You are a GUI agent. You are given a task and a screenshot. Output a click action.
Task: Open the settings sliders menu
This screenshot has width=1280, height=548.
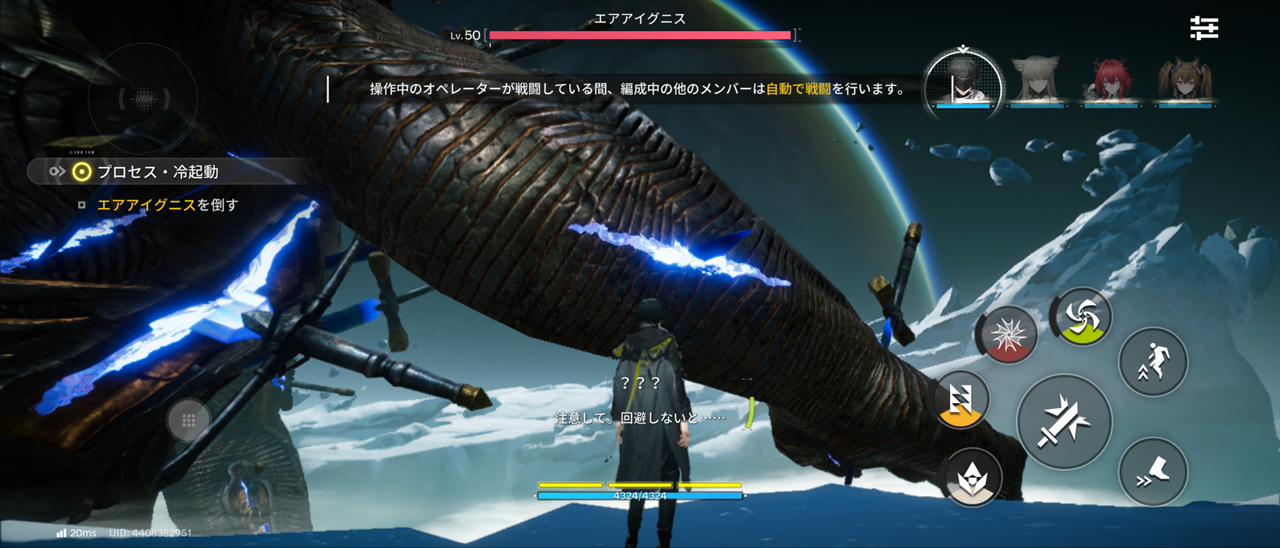[1204, 28]
